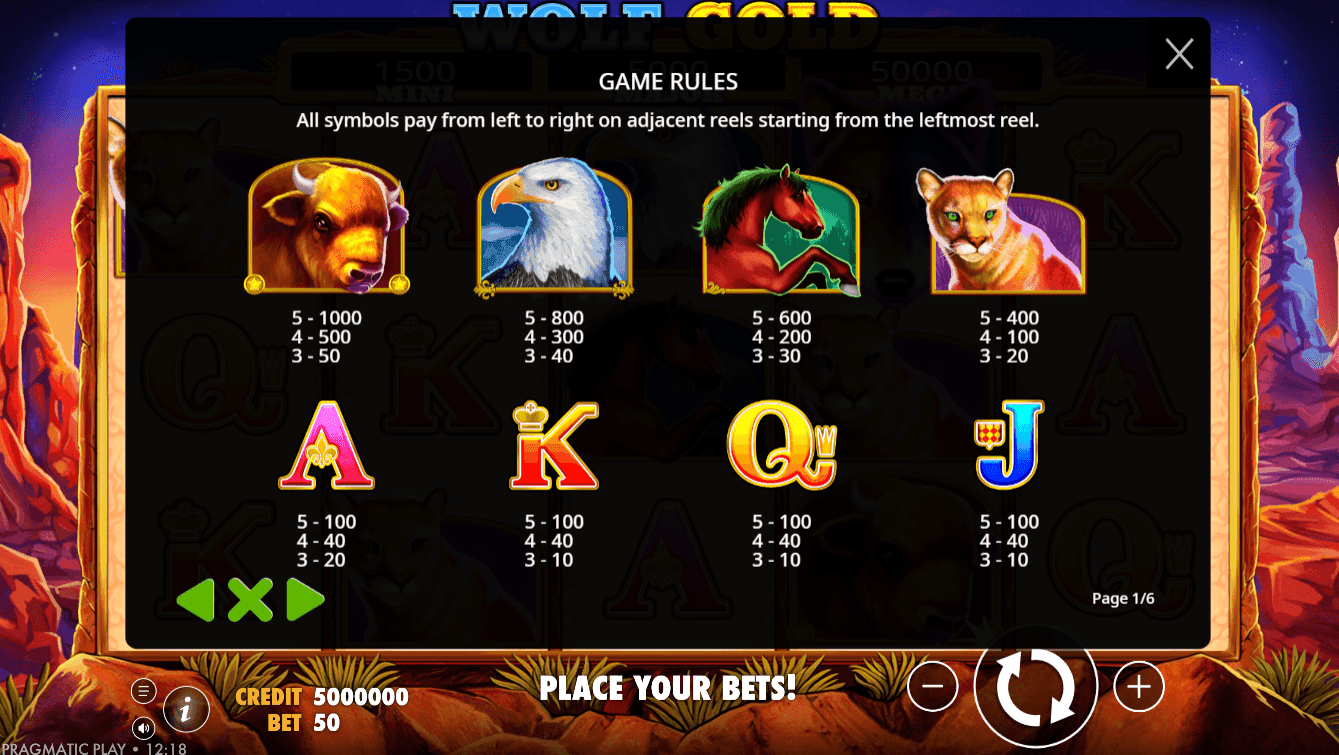Select the eagle symbol image
Screen dimensions: 1339x755
553,230
